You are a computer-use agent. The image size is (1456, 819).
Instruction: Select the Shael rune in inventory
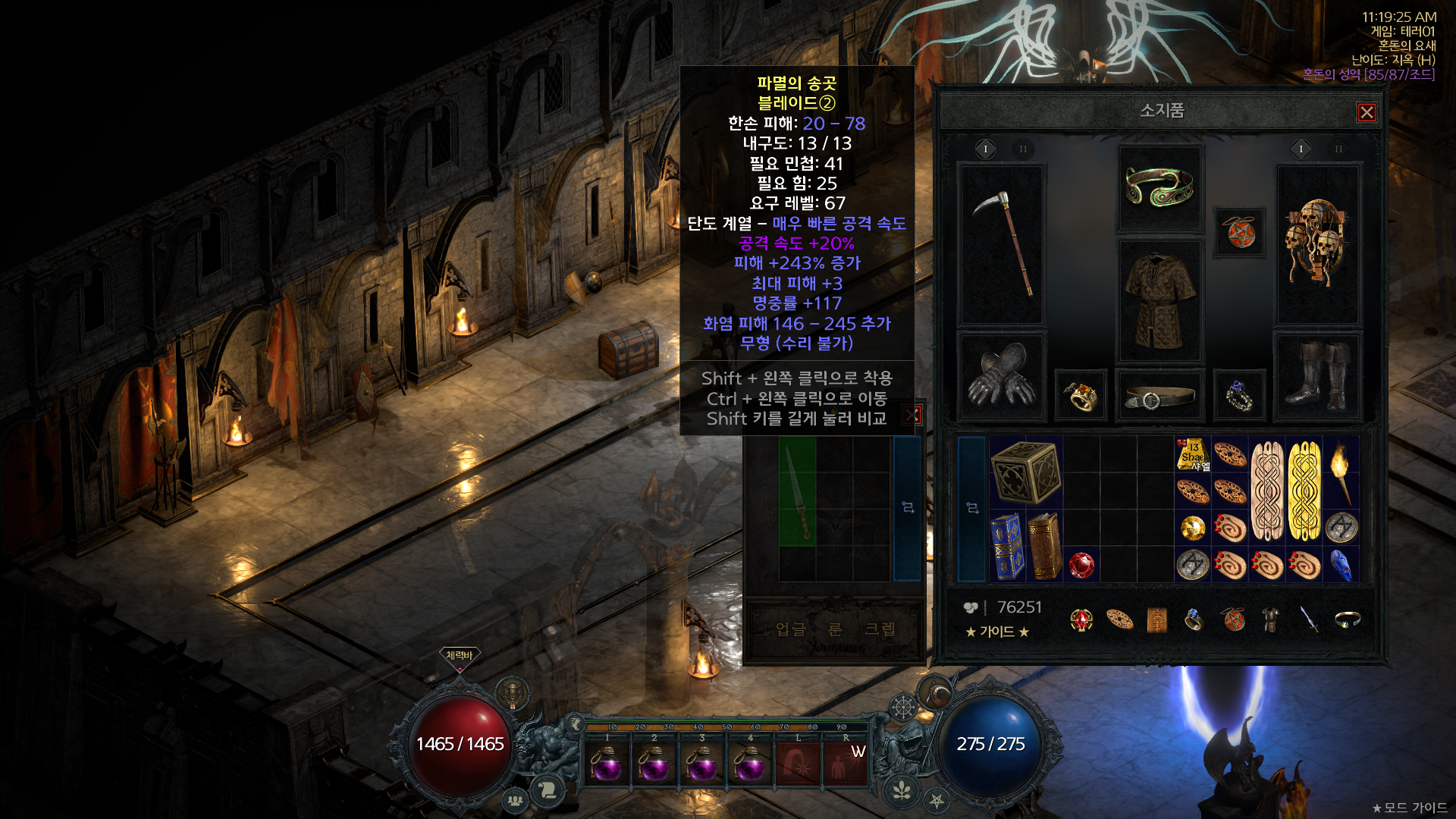(x=1193, y=453)
